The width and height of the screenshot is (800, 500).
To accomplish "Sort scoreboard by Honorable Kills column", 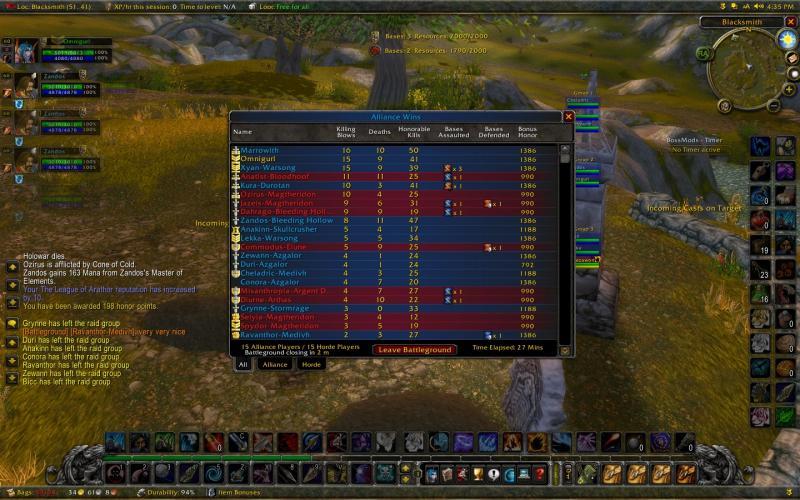I will click(x=413, y=131).
